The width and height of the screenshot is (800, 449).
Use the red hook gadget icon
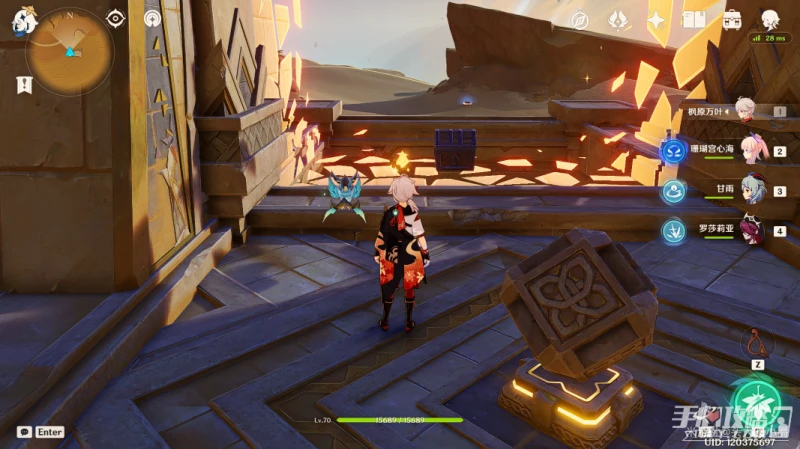tap(757, 343)
